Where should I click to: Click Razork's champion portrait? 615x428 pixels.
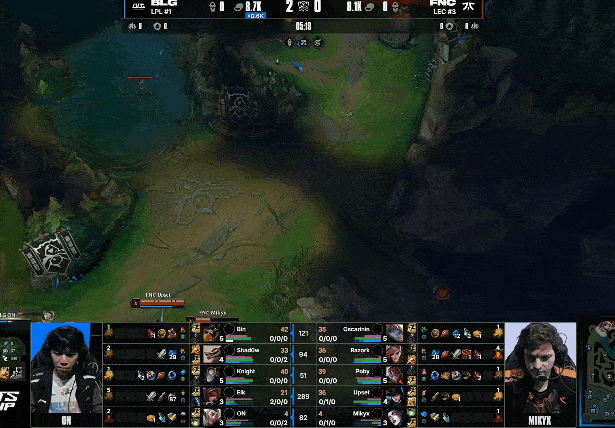pyautogui.click(x=395, y=353)
